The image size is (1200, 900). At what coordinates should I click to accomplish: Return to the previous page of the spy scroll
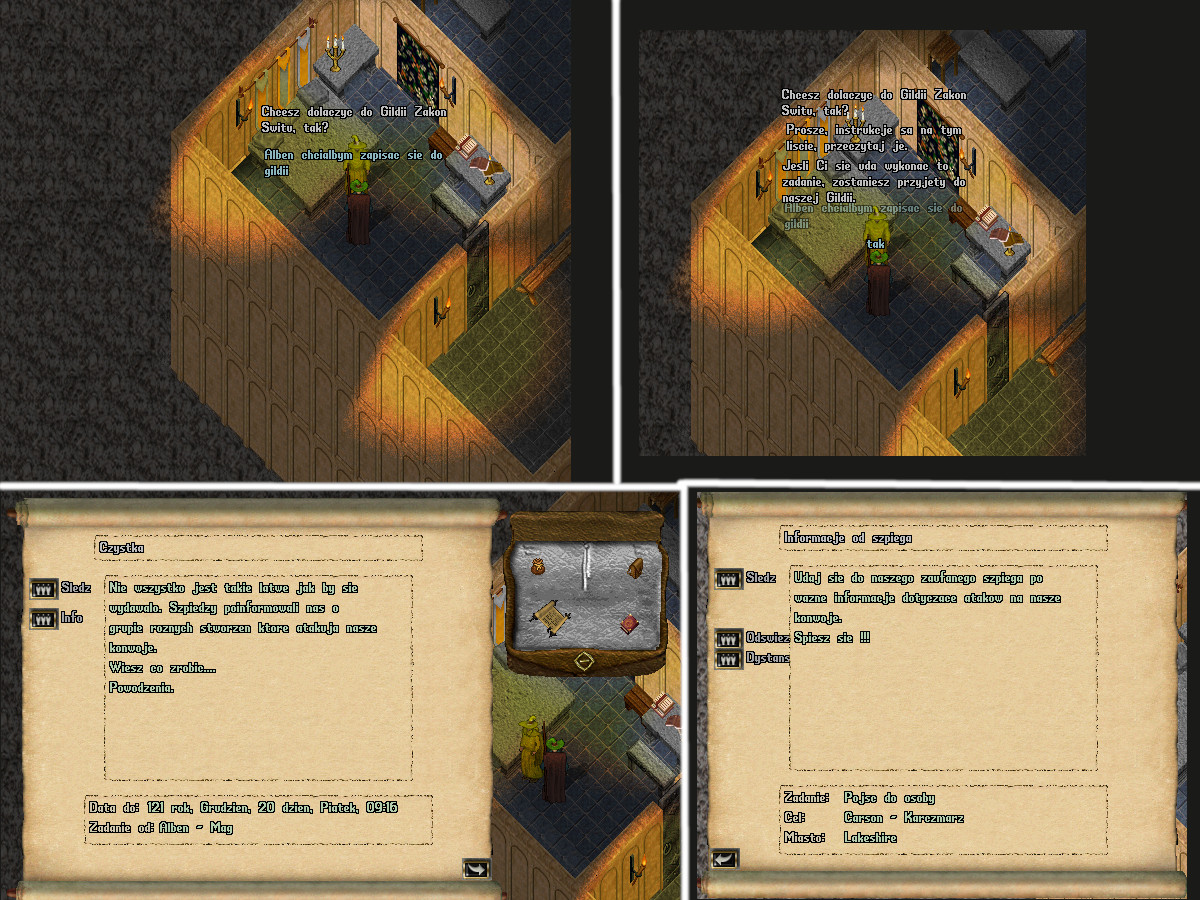(723, 858)
